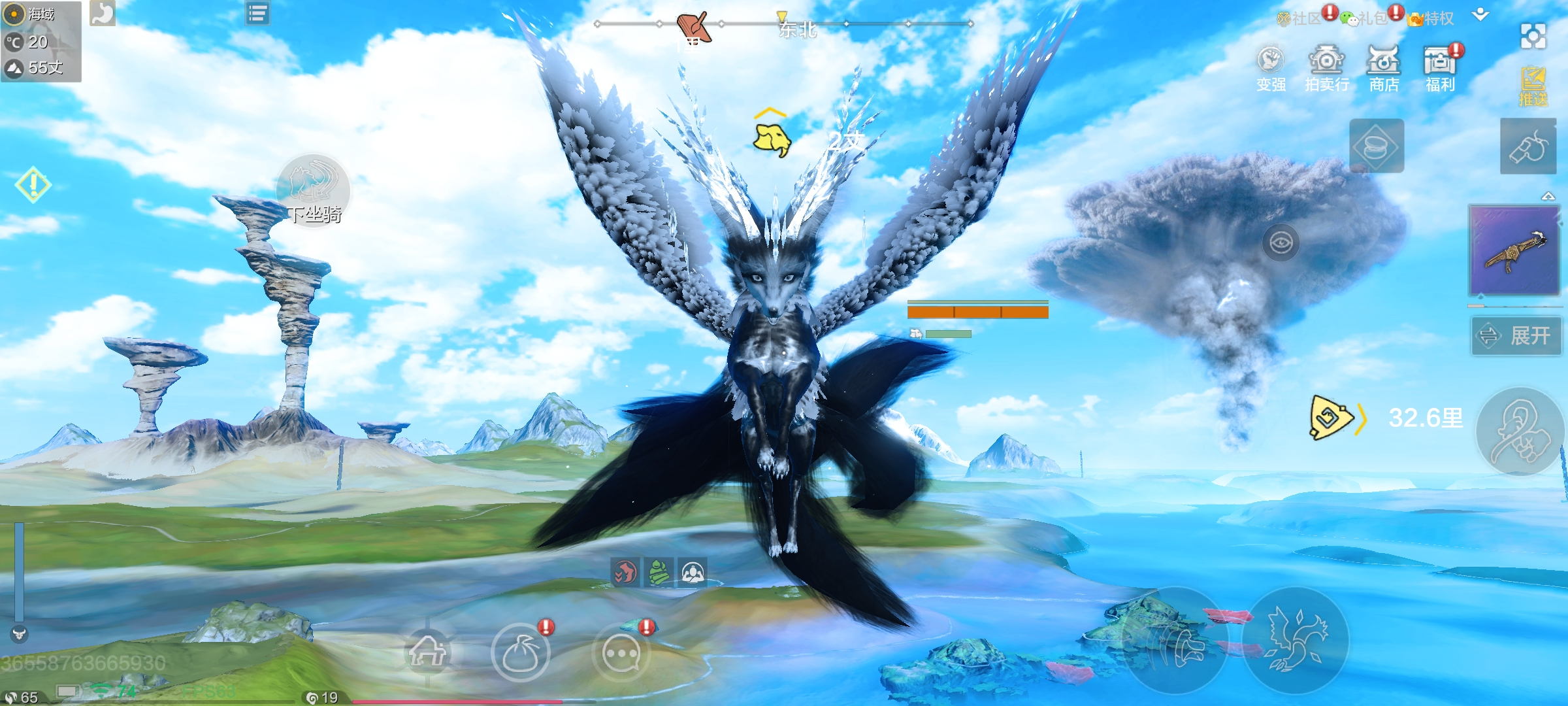Open the house building menu
This screenshot has width=1568, height=706.
pyautogui.click(x=427, y=651)
